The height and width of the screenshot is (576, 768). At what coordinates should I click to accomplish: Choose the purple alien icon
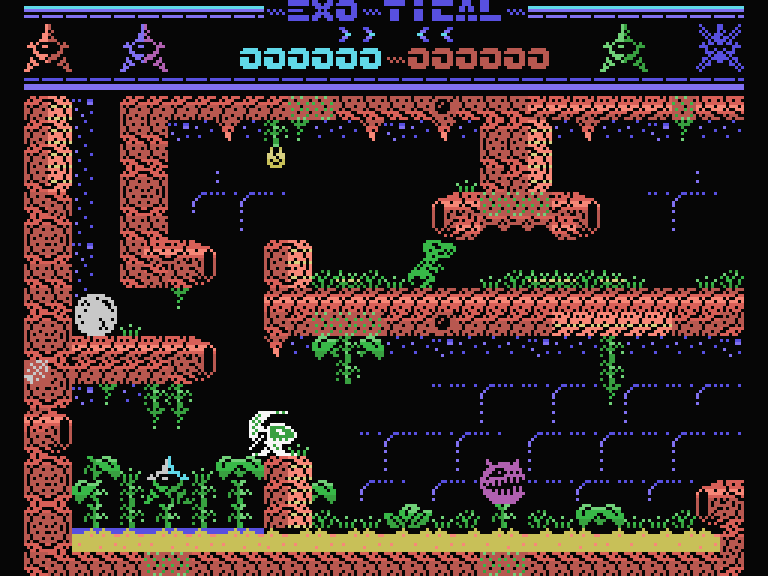coord(144,48)
